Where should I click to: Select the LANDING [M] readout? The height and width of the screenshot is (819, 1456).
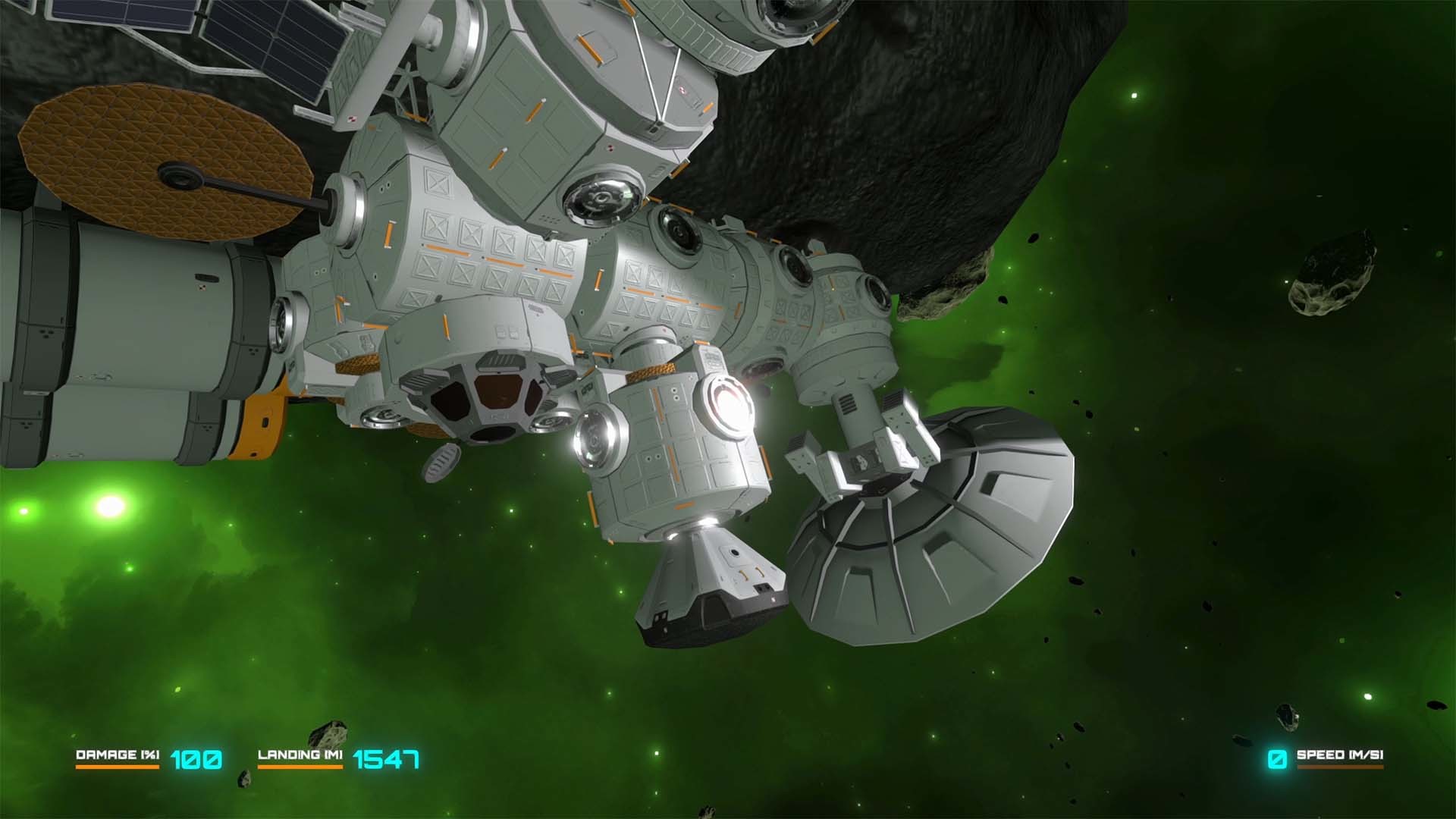[x=302, y=755]
